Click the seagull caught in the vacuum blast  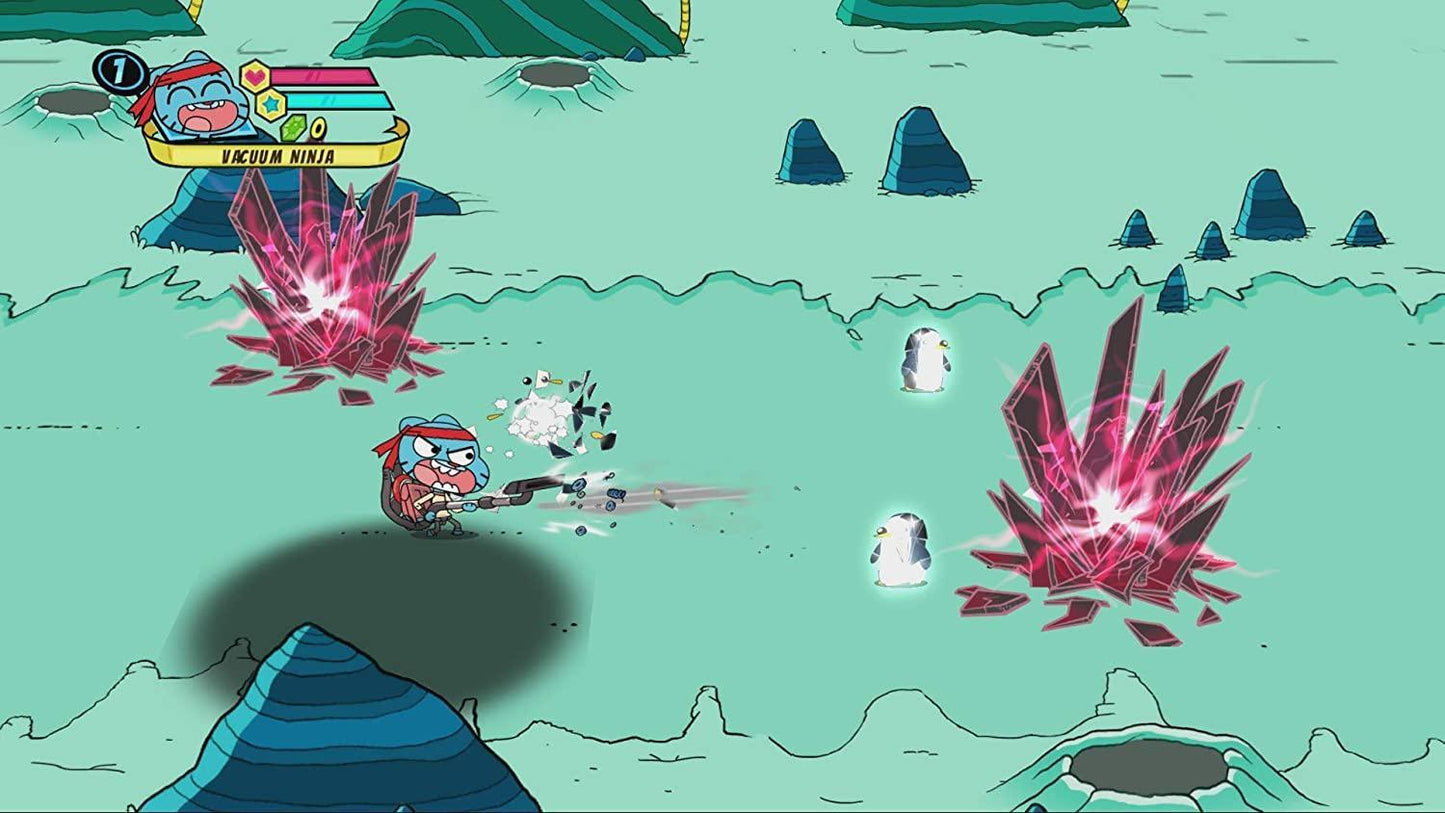[540, 400]
